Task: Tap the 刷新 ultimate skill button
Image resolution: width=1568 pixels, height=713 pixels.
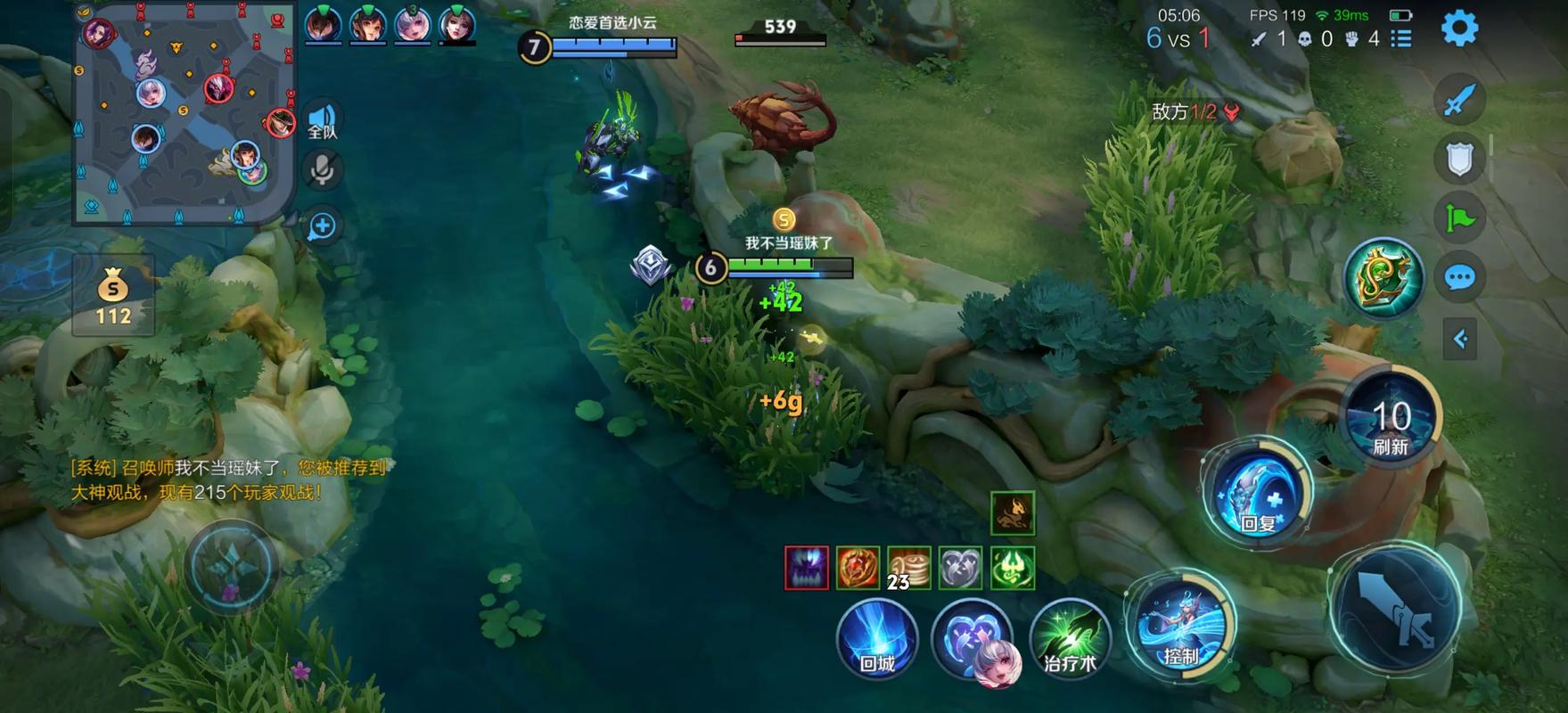Action: [1391, 418]
